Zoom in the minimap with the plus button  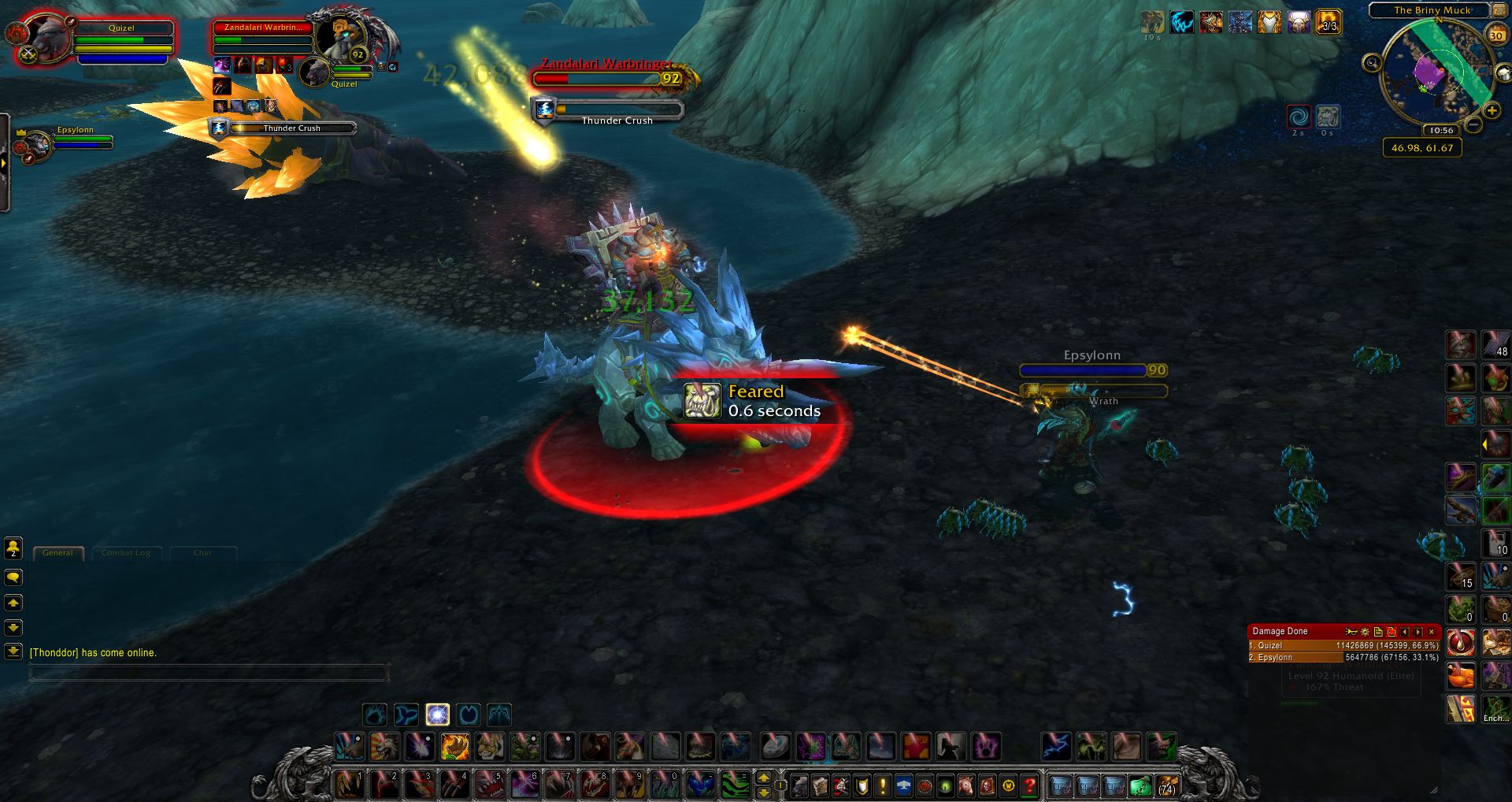pos(1491,111)
